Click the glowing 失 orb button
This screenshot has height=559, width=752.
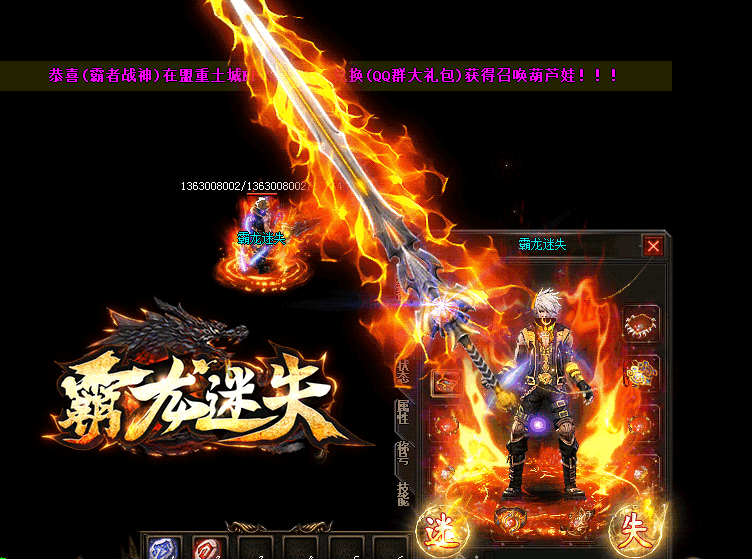632,528
